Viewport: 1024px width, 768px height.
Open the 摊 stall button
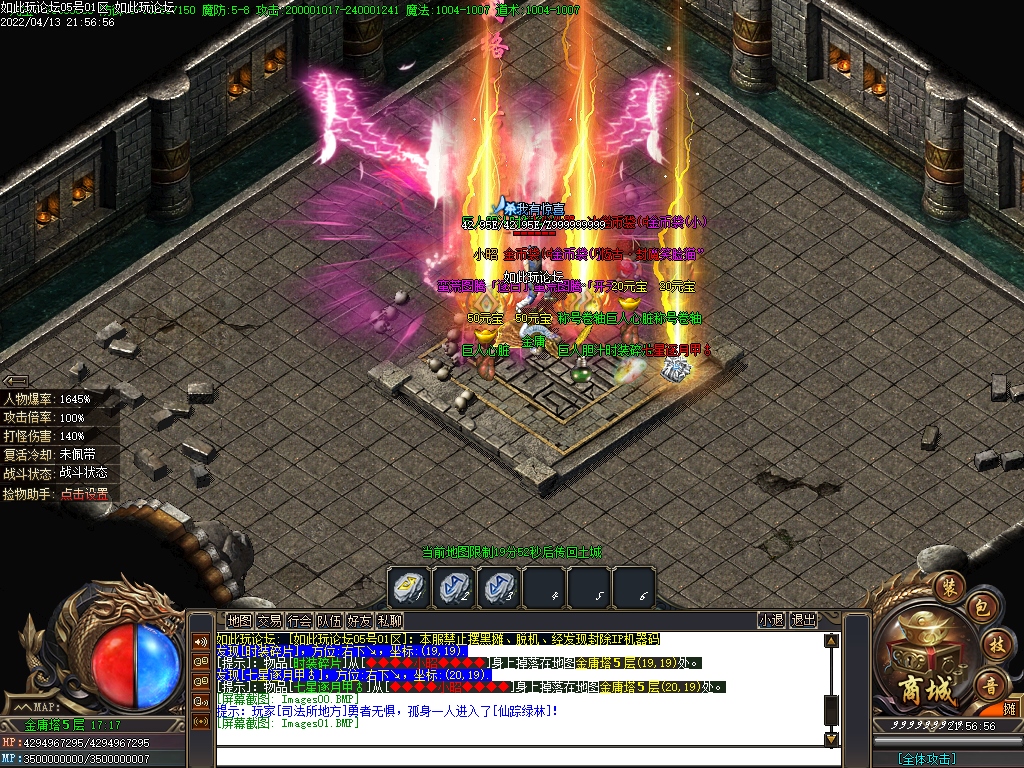[x=1011, y=709]
